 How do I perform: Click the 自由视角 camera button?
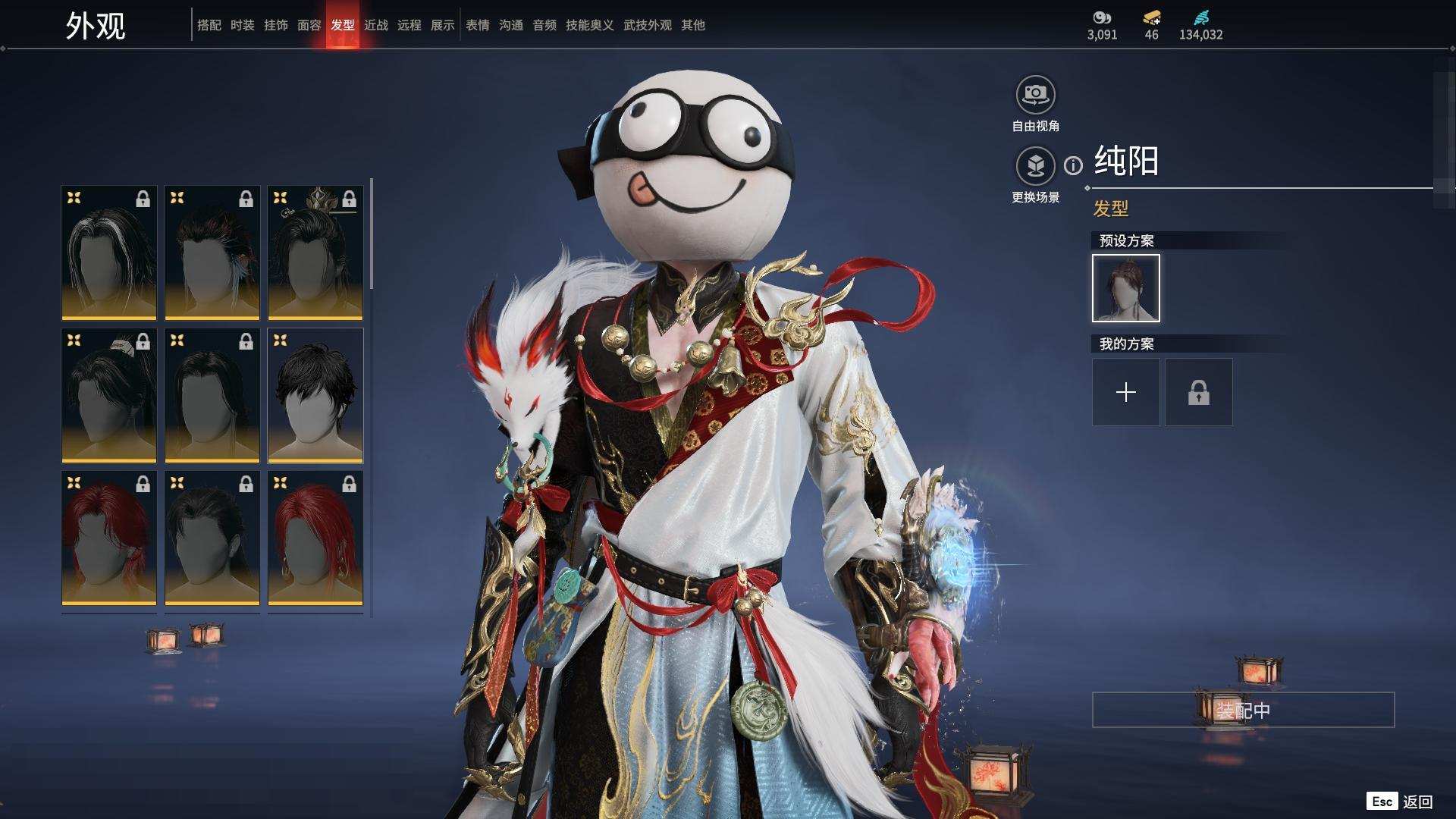coord(1035,96)
